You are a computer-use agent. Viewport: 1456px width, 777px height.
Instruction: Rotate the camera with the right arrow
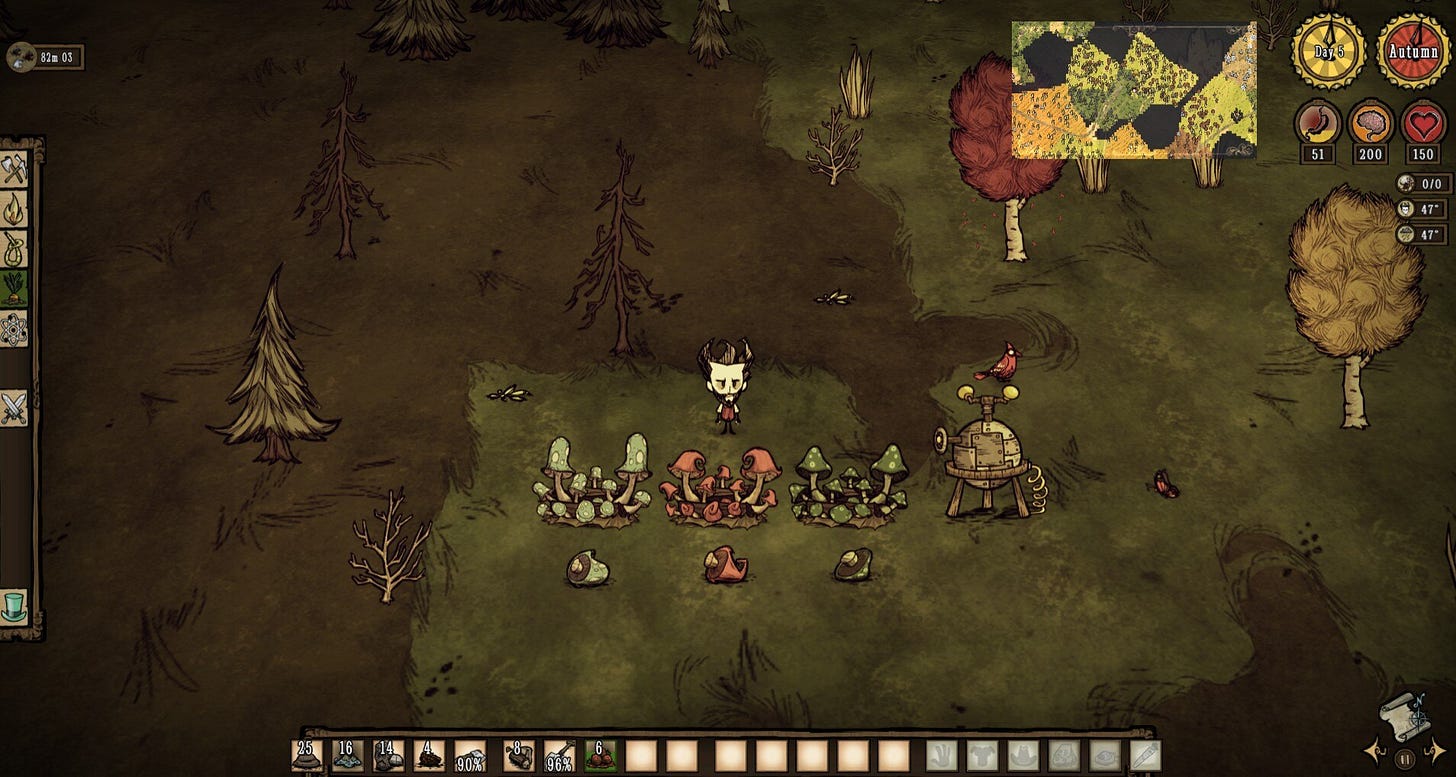click(x=1438, y=750)
